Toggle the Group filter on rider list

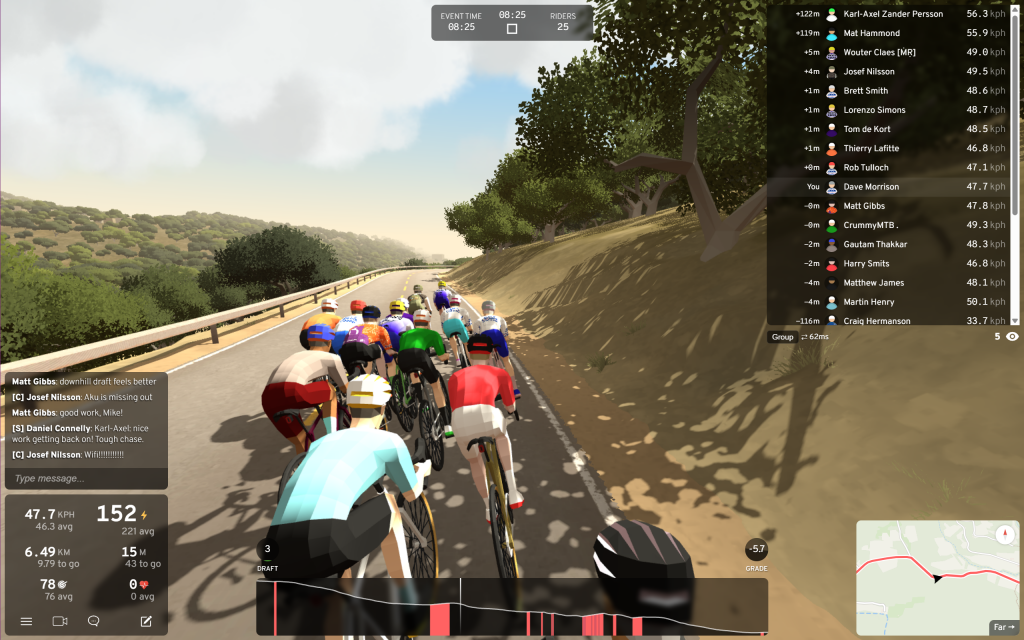(x=782, y=337)
